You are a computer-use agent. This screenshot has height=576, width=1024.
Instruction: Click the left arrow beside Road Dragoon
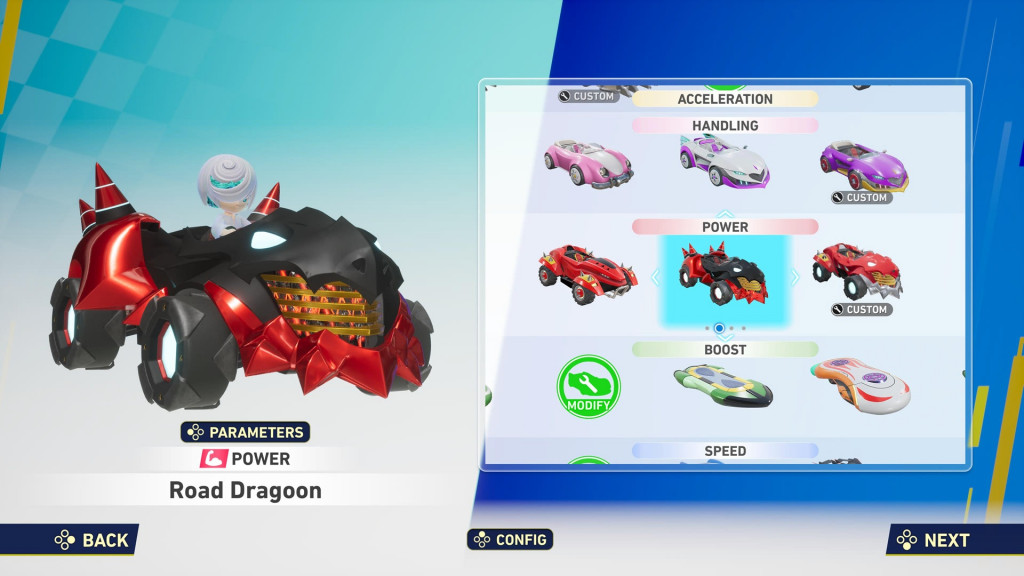pyautogui.click(x=656, y=277)
